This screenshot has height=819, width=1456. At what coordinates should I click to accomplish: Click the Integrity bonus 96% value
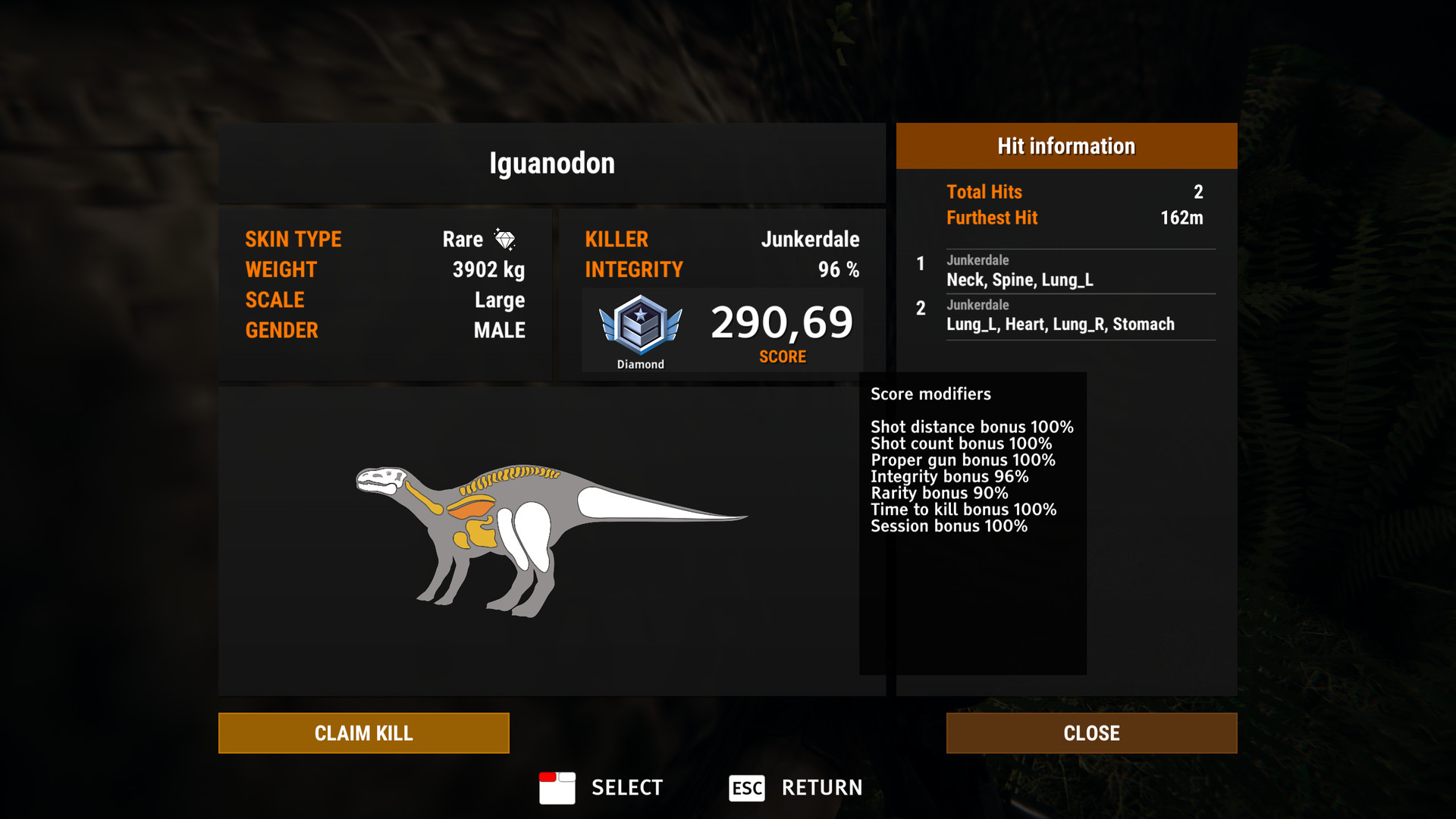(948, 476)
